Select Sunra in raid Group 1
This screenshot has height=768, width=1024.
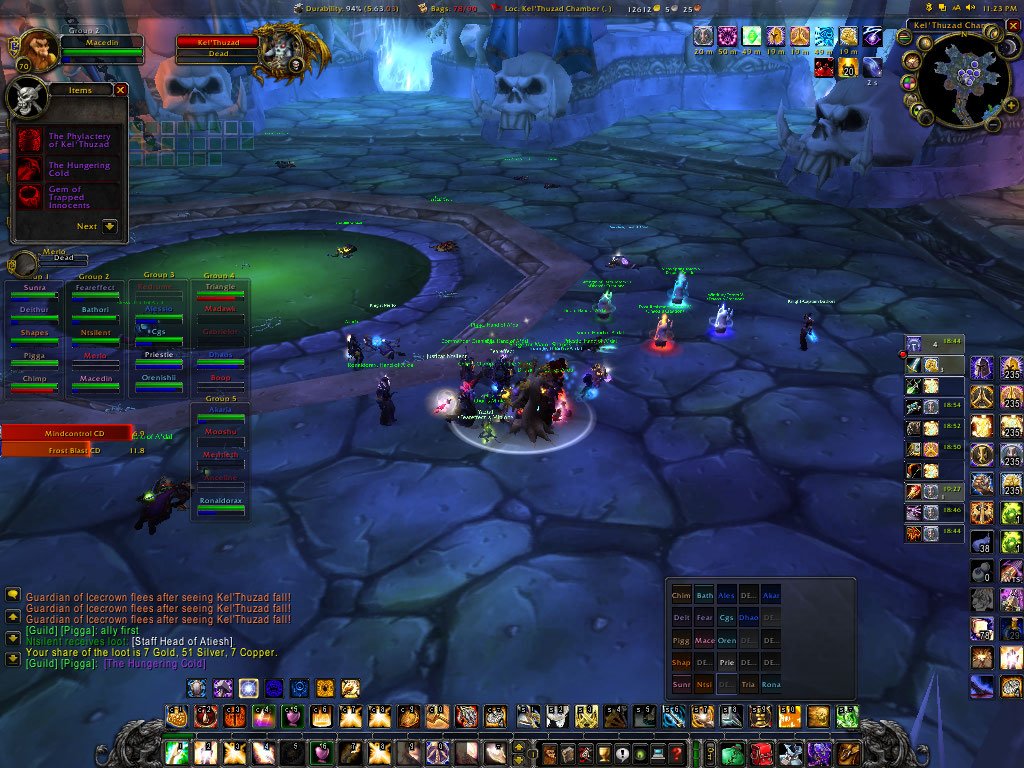coord(35,291)
